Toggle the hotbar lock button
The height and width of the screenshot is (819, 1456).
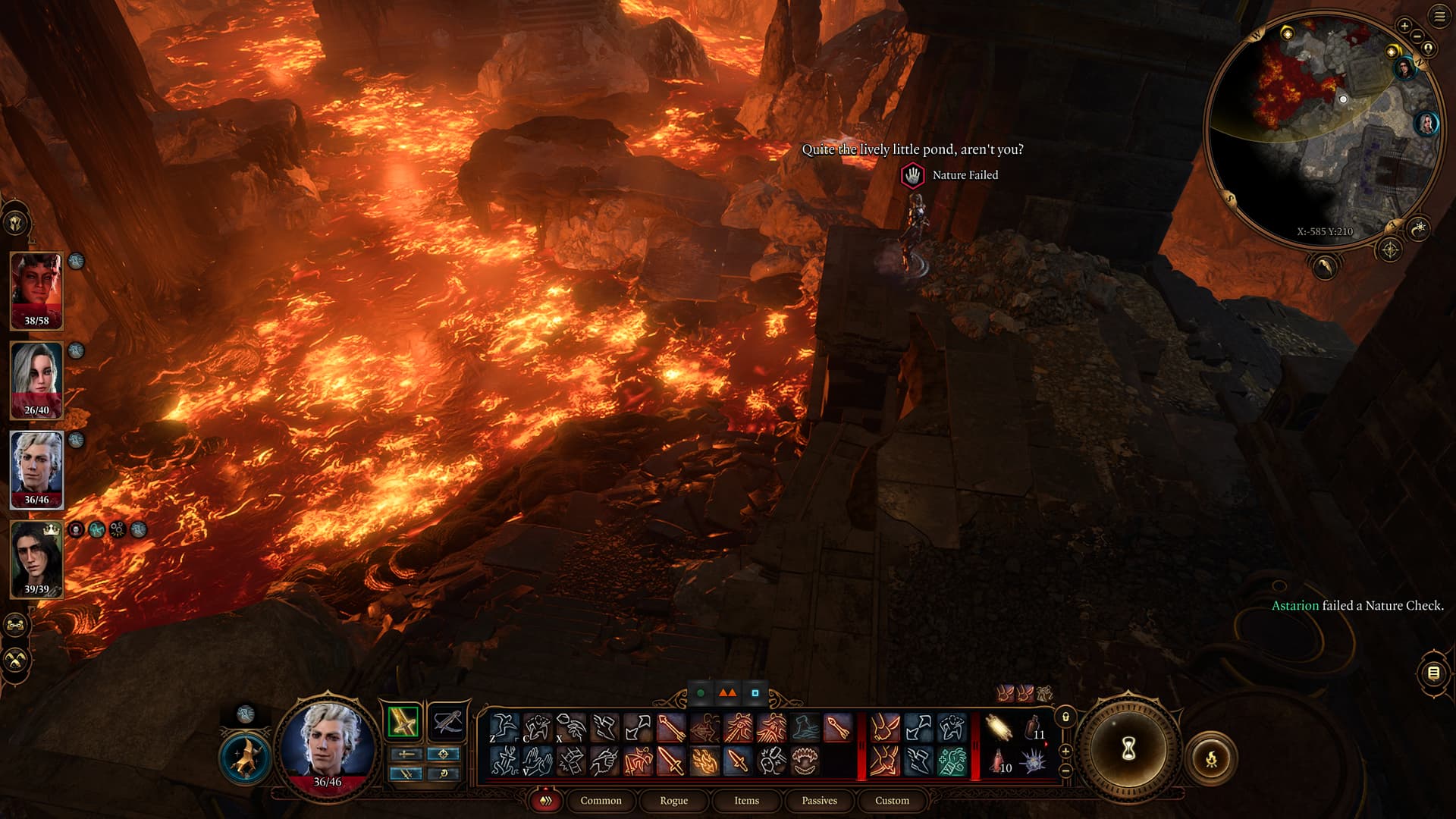(1065, 717)
